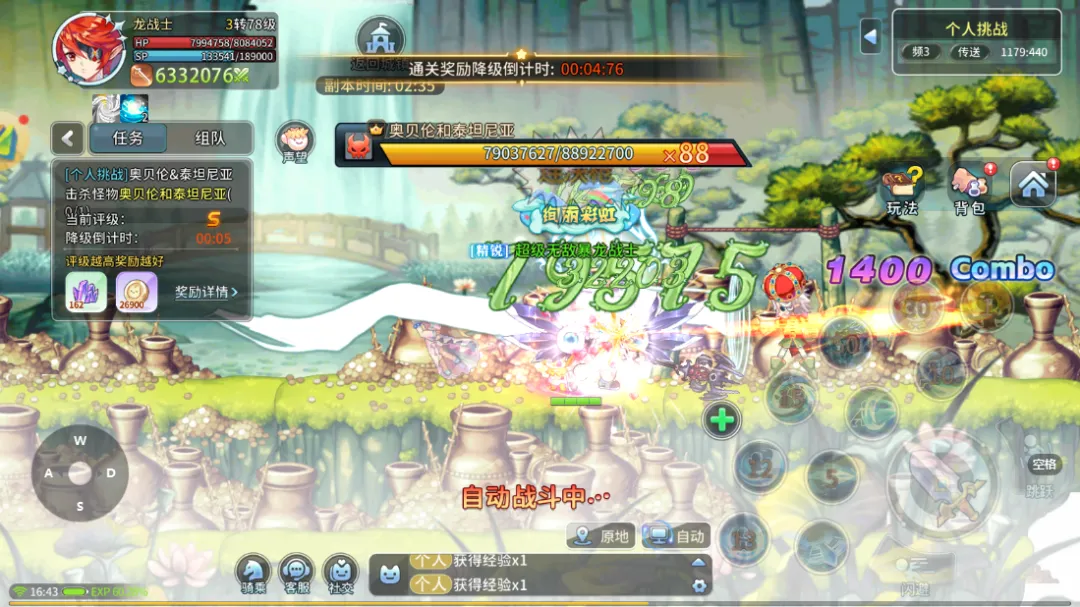1080x607 pixels.
Task: Select the purple crystal reward item
Action: point(86,291)
